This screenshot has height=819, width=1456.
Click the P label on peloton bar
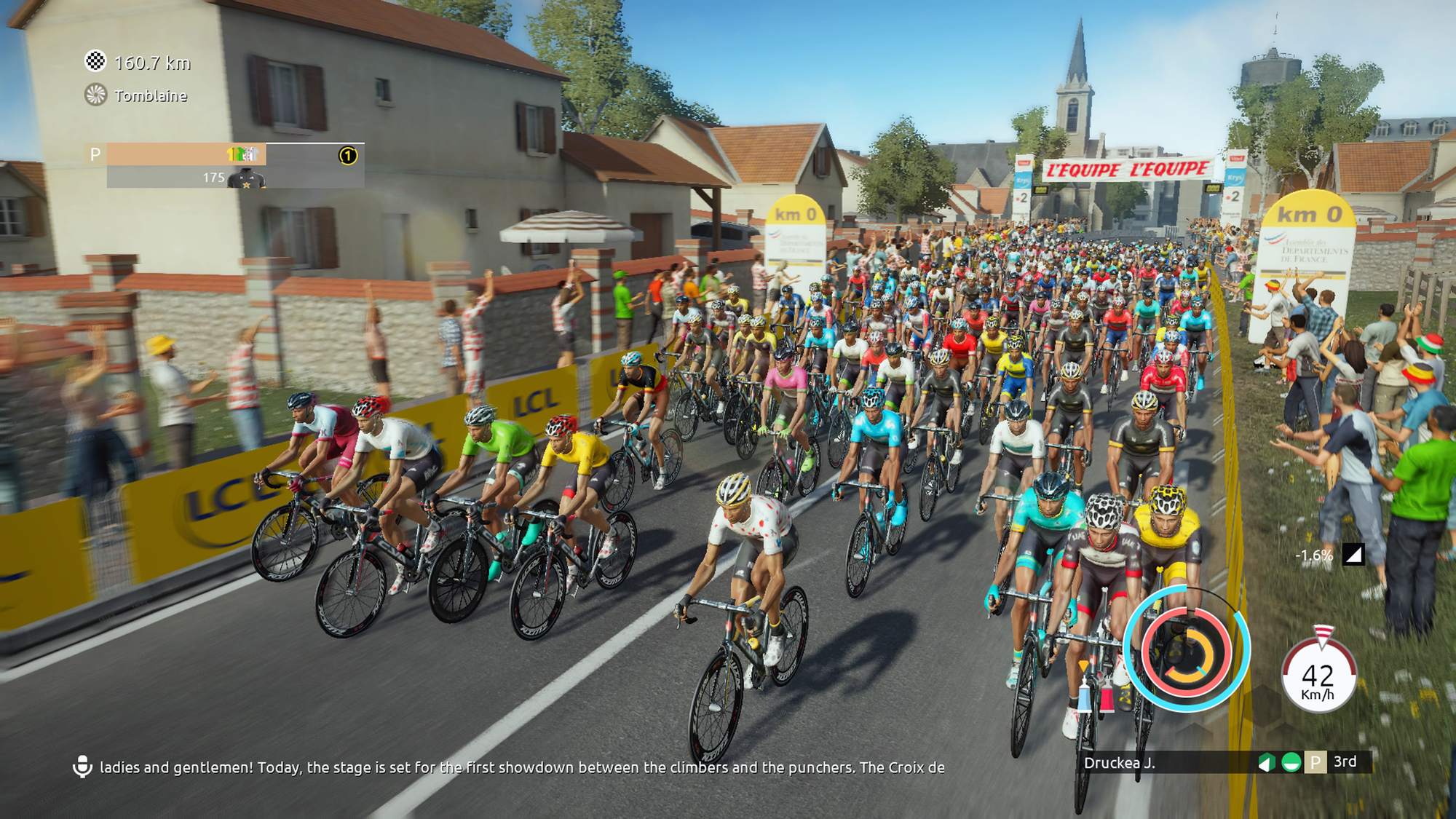pos(95,154)
